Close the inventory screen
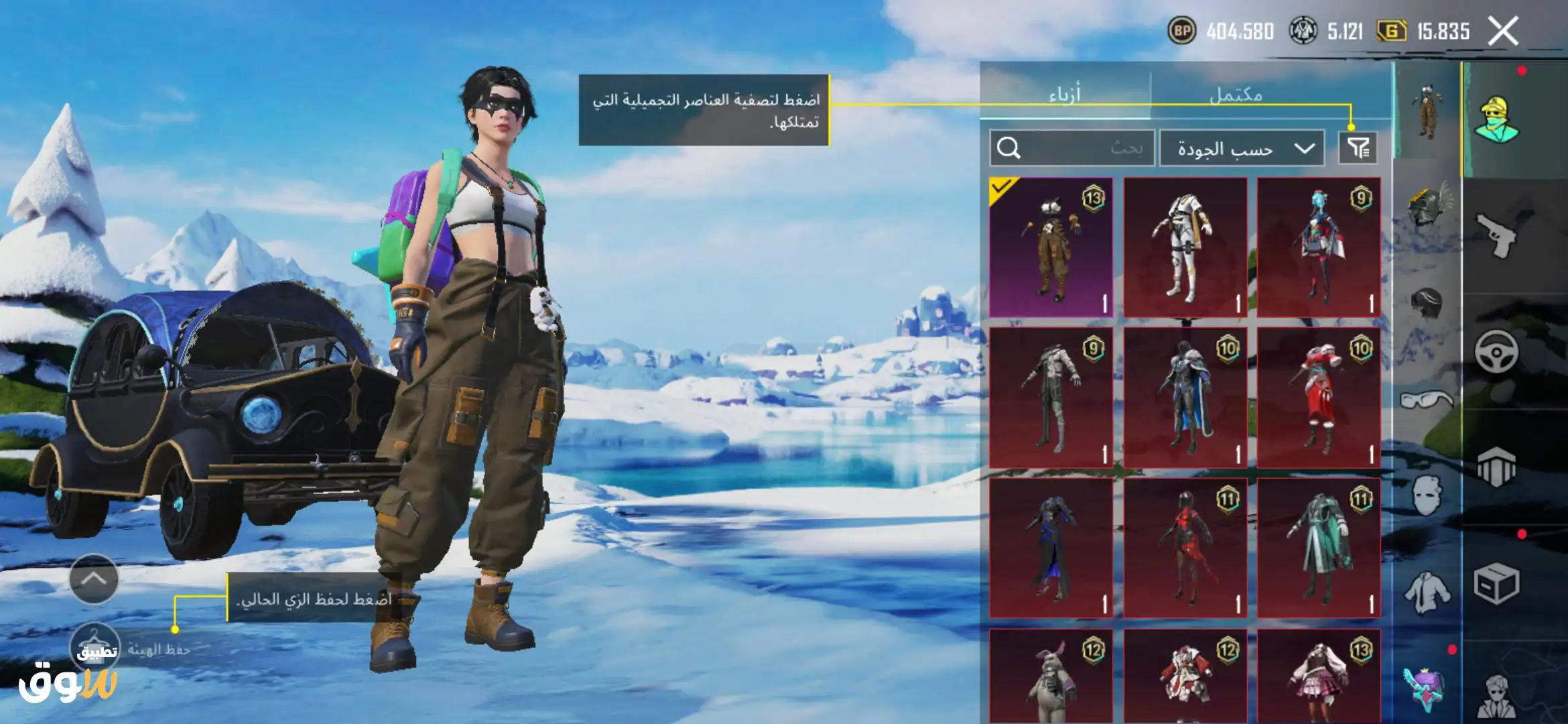This screenshot has width=1568, height=724. point(1503,31)
